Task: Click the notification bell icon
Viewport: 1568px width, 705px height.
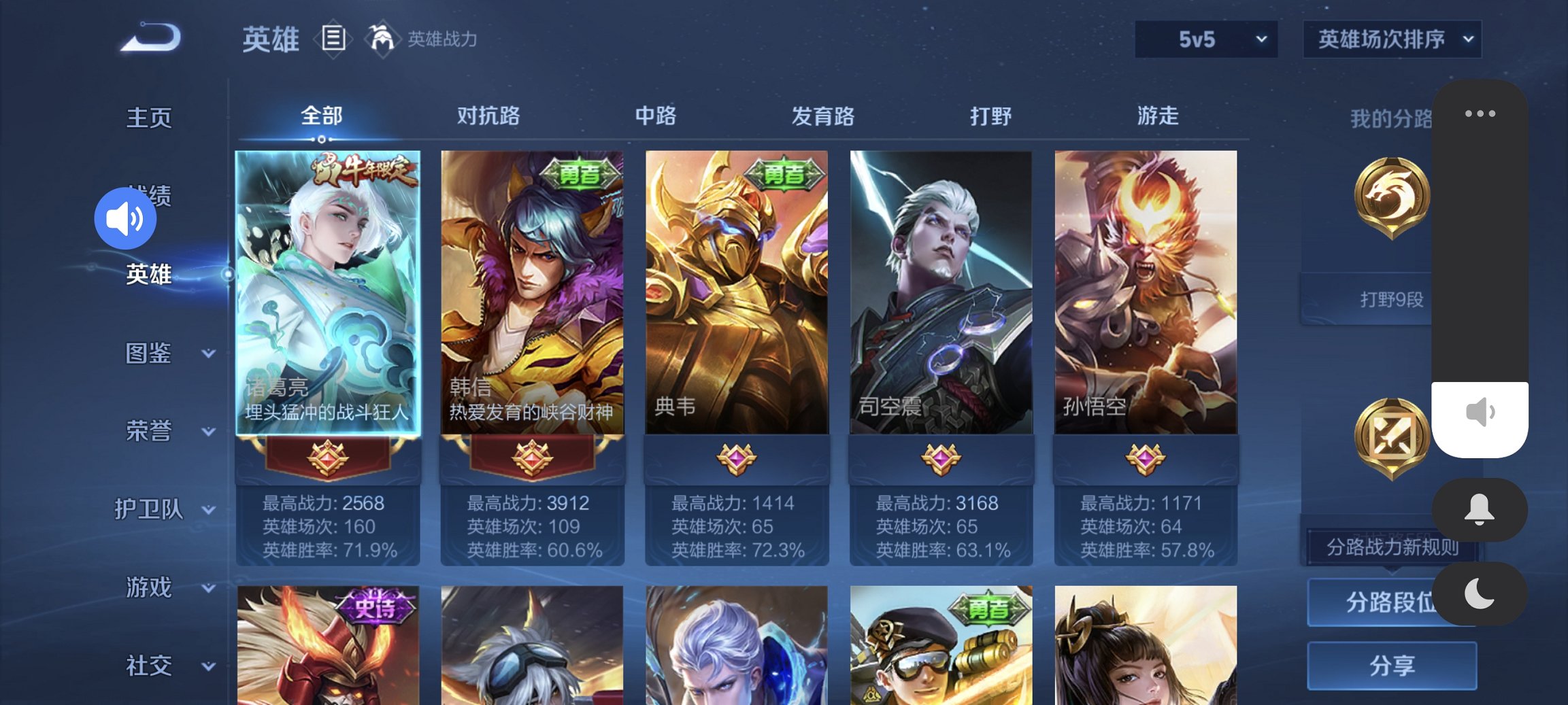Action: point(1480,510)
